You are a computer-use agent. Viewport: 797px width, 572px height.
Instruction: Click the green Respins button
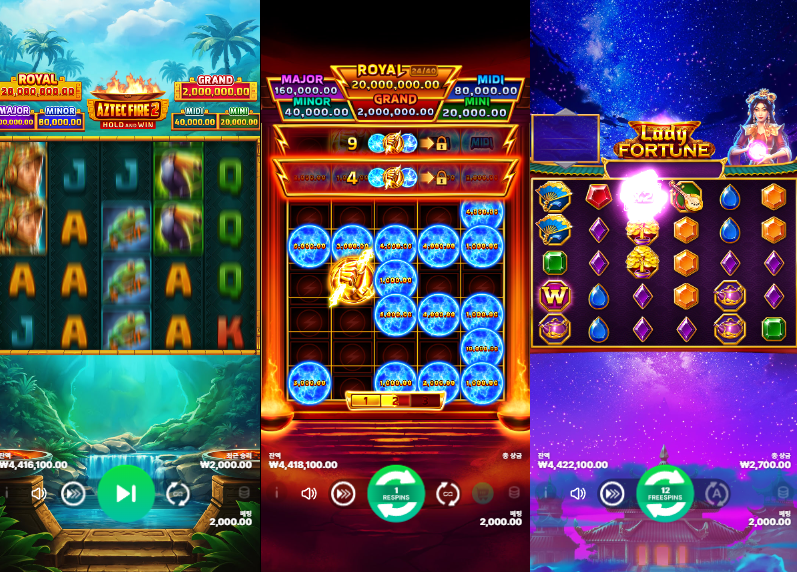coord(396,493)
